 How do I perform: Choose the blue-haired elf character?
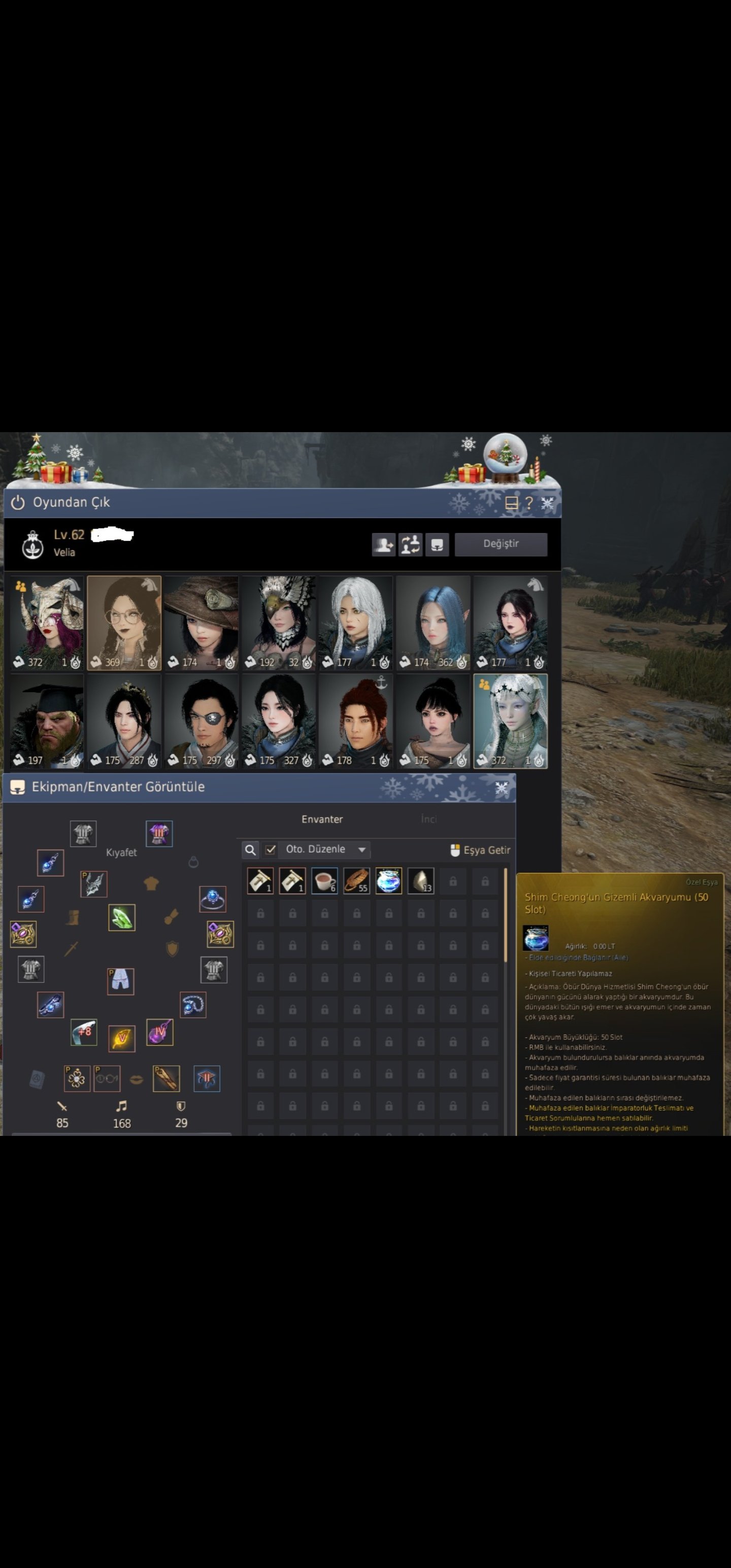[433, 622]
